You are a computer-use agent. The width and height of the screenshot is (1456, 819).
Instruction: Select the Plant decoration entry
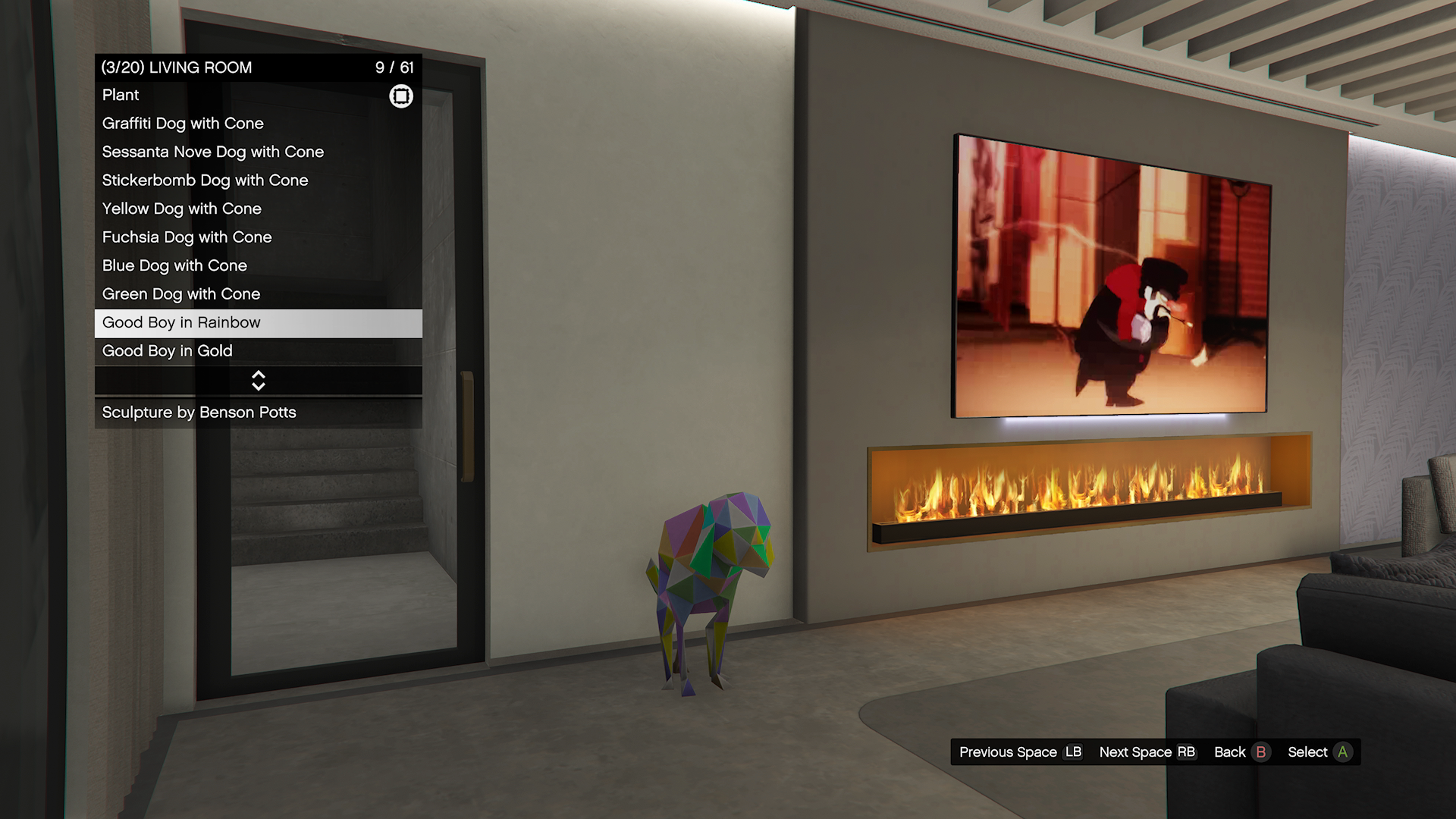pyautogui.click(x=258, y=96)
